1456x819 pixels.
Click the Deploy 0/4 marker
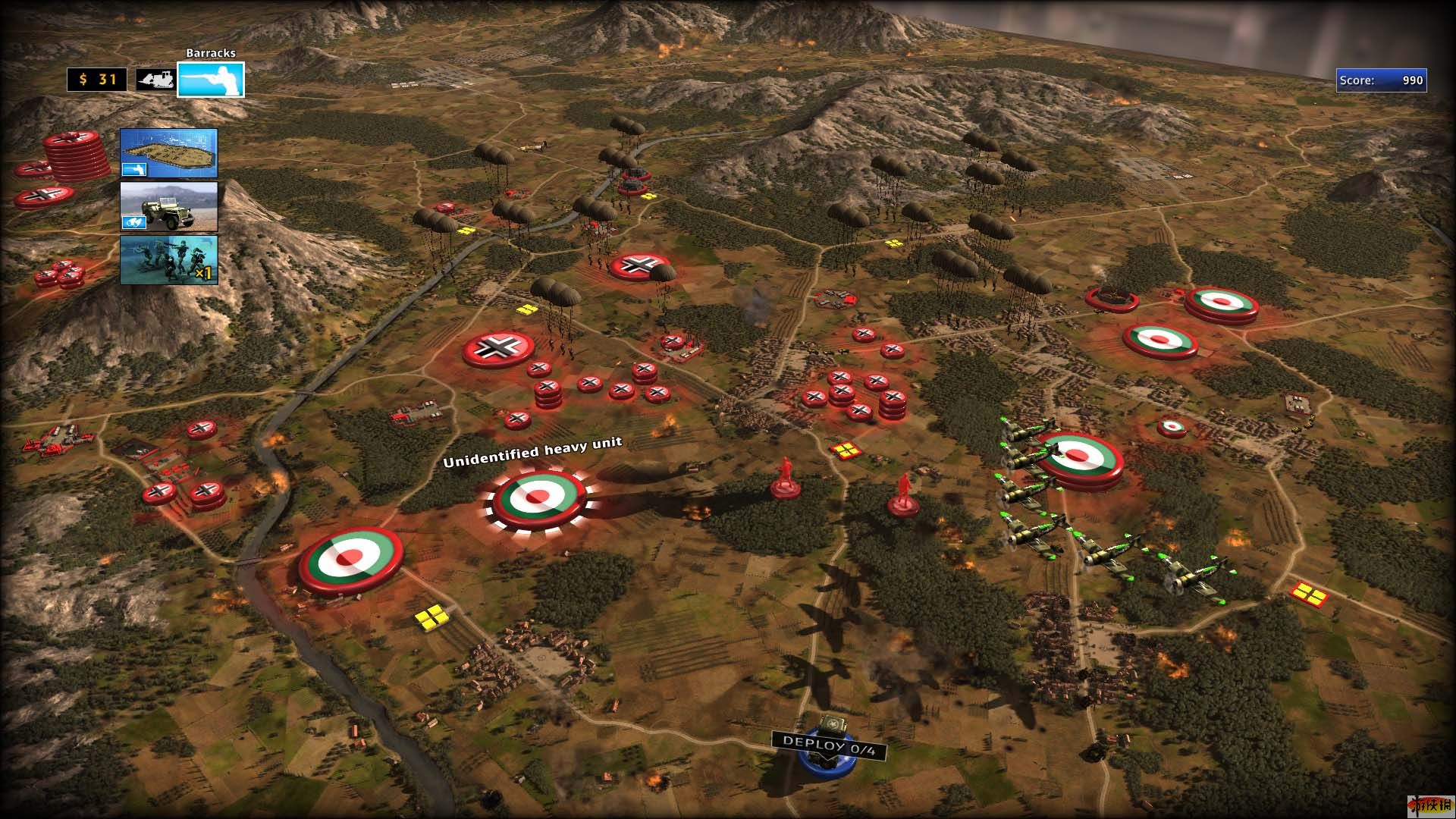tap(829, 745)
